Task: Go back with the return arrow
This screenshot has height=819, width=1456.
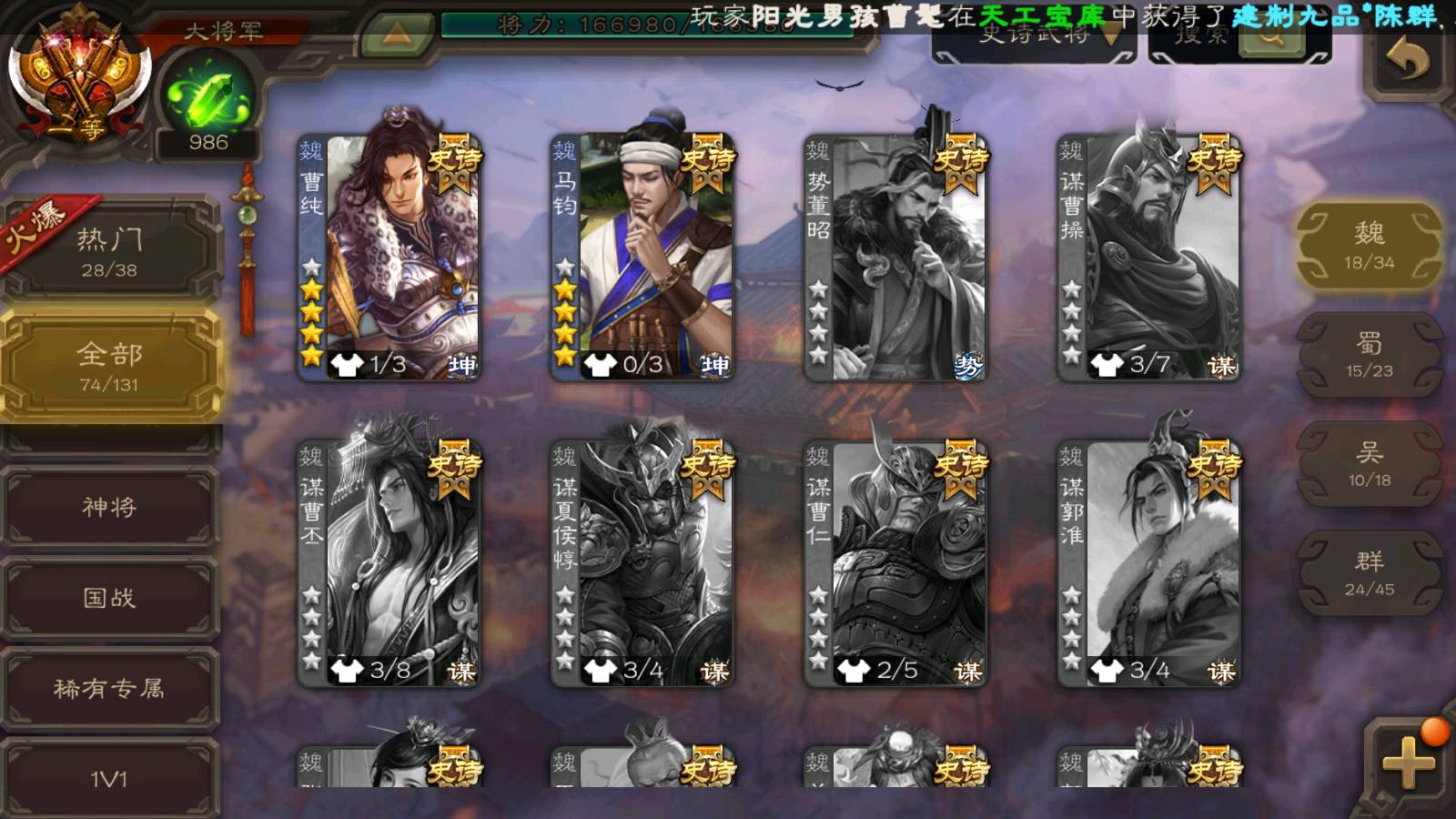Action: point(1408,62)
